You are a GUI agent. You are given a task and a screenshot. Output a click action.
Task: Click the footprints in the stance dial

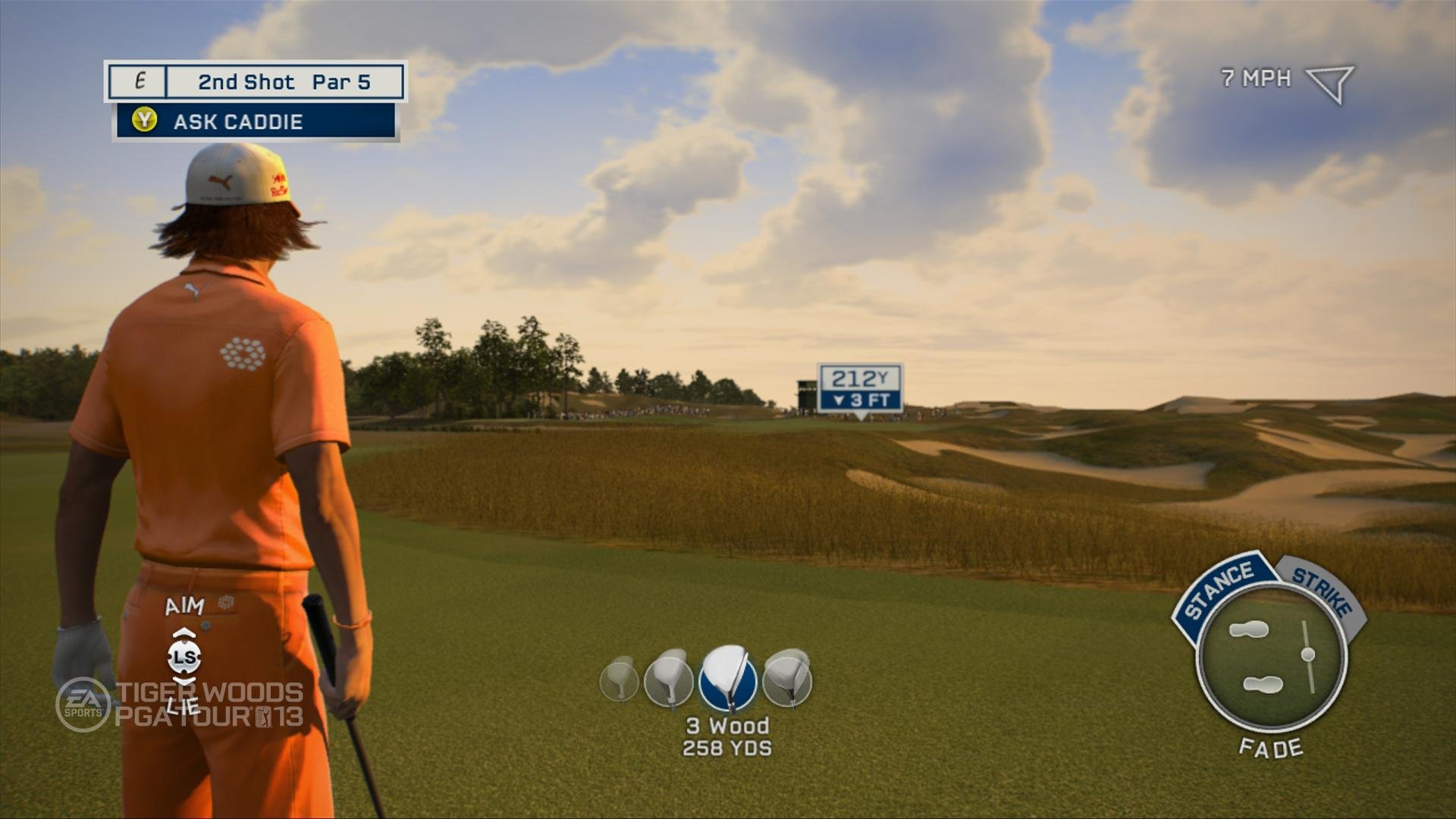point(1254,657)
